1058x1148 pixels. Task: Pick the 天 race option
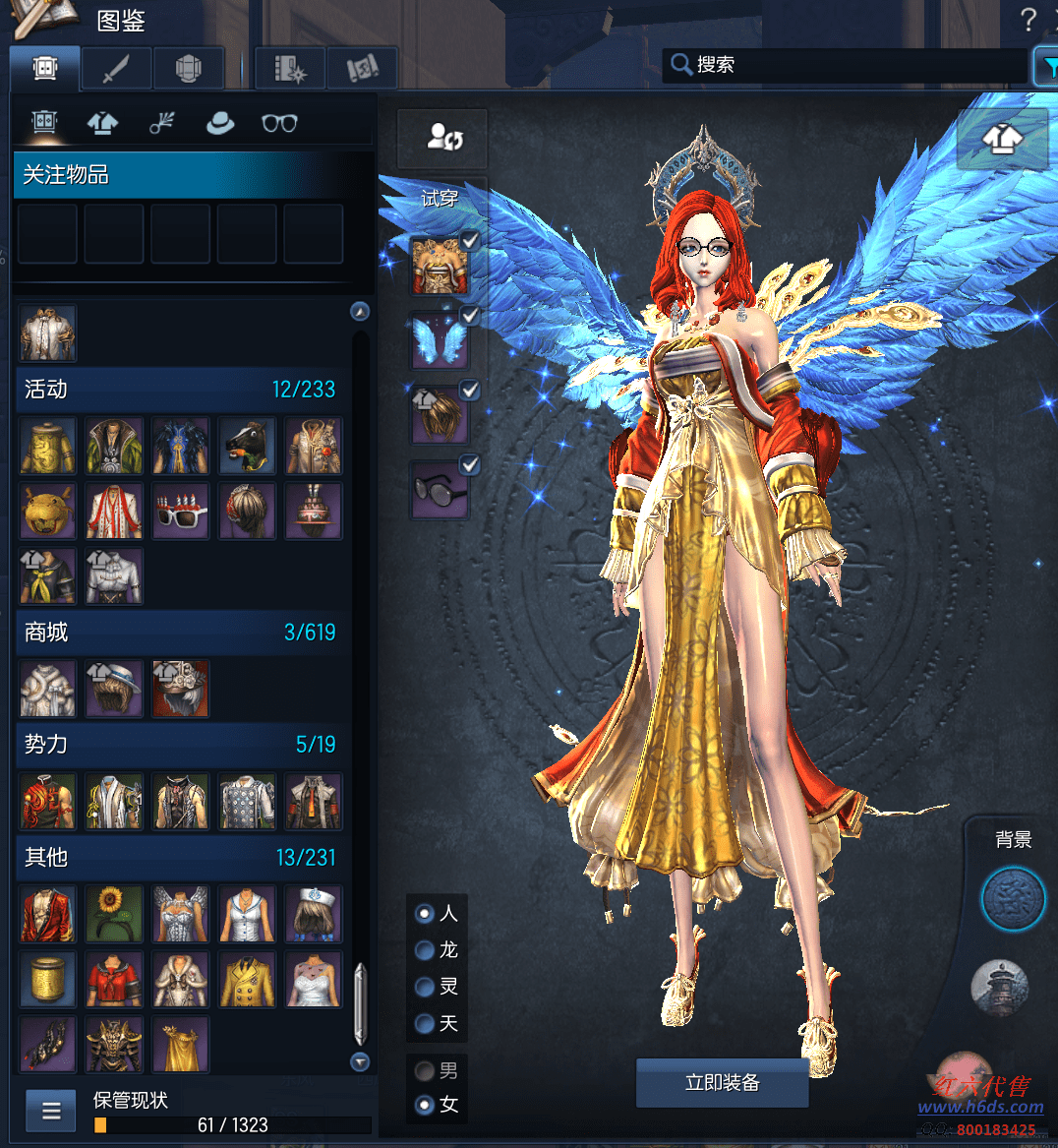click(425, 1024)
